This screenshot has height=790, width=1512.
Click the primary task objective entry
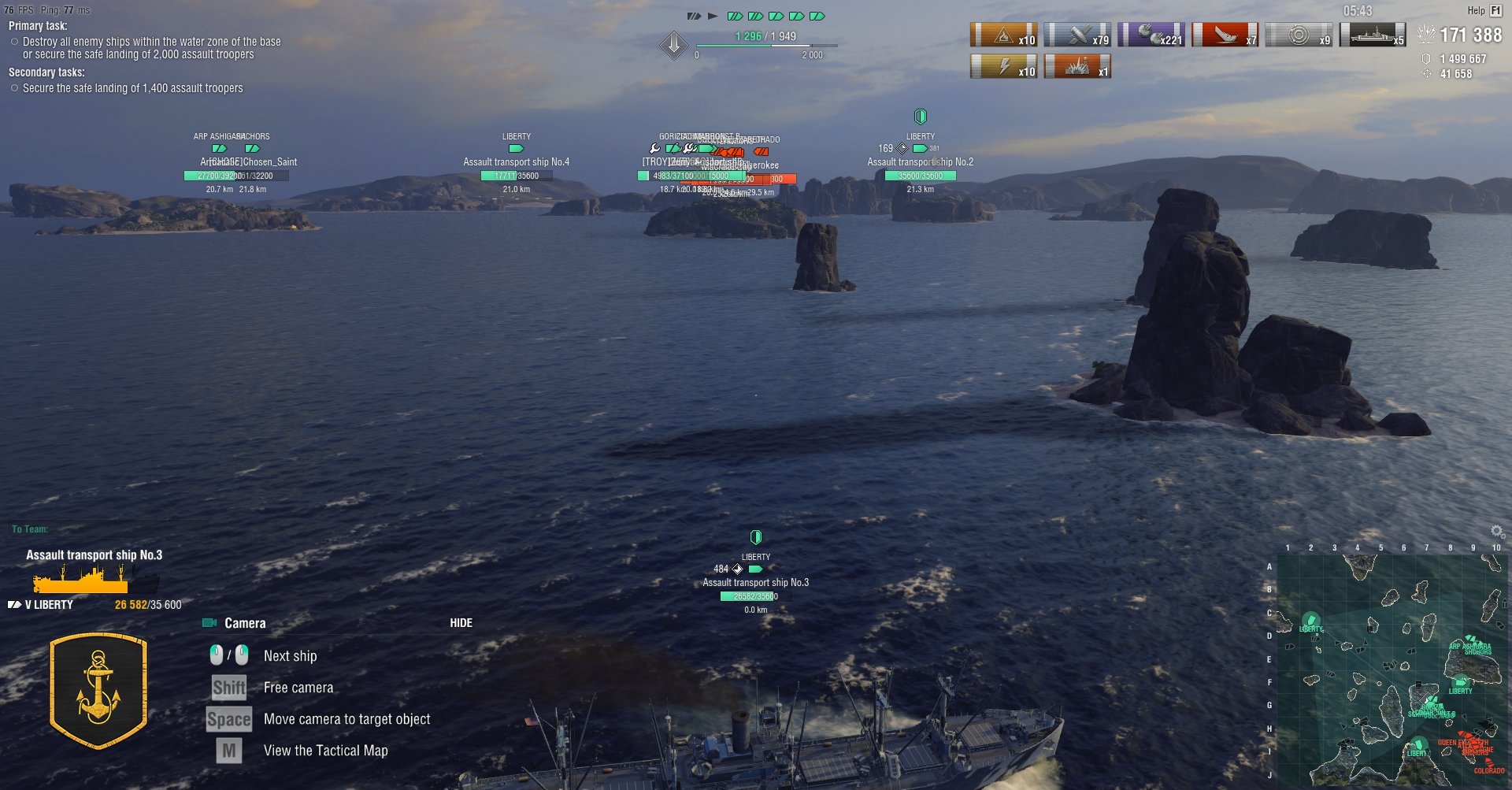(151, 48)
